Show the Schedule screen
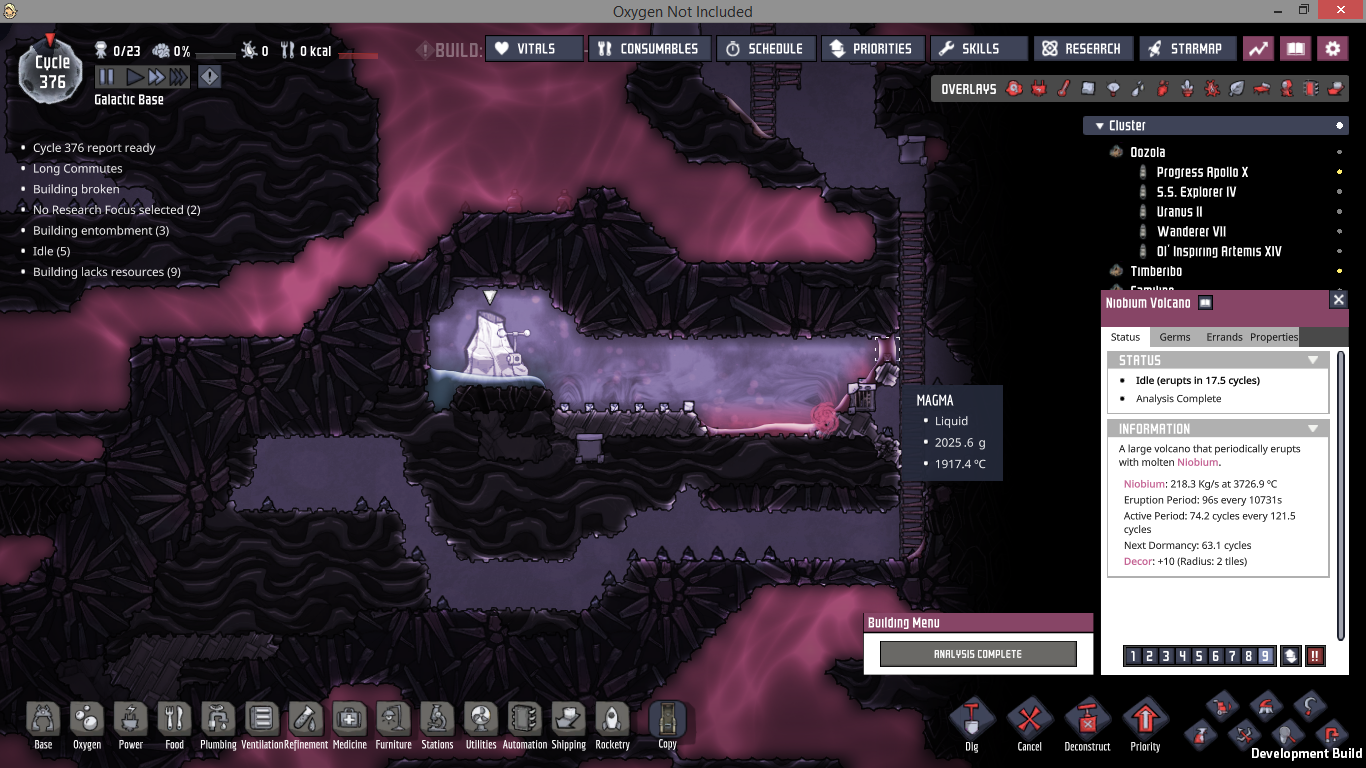Screen dimensions: 1366x768 point(765,49)
